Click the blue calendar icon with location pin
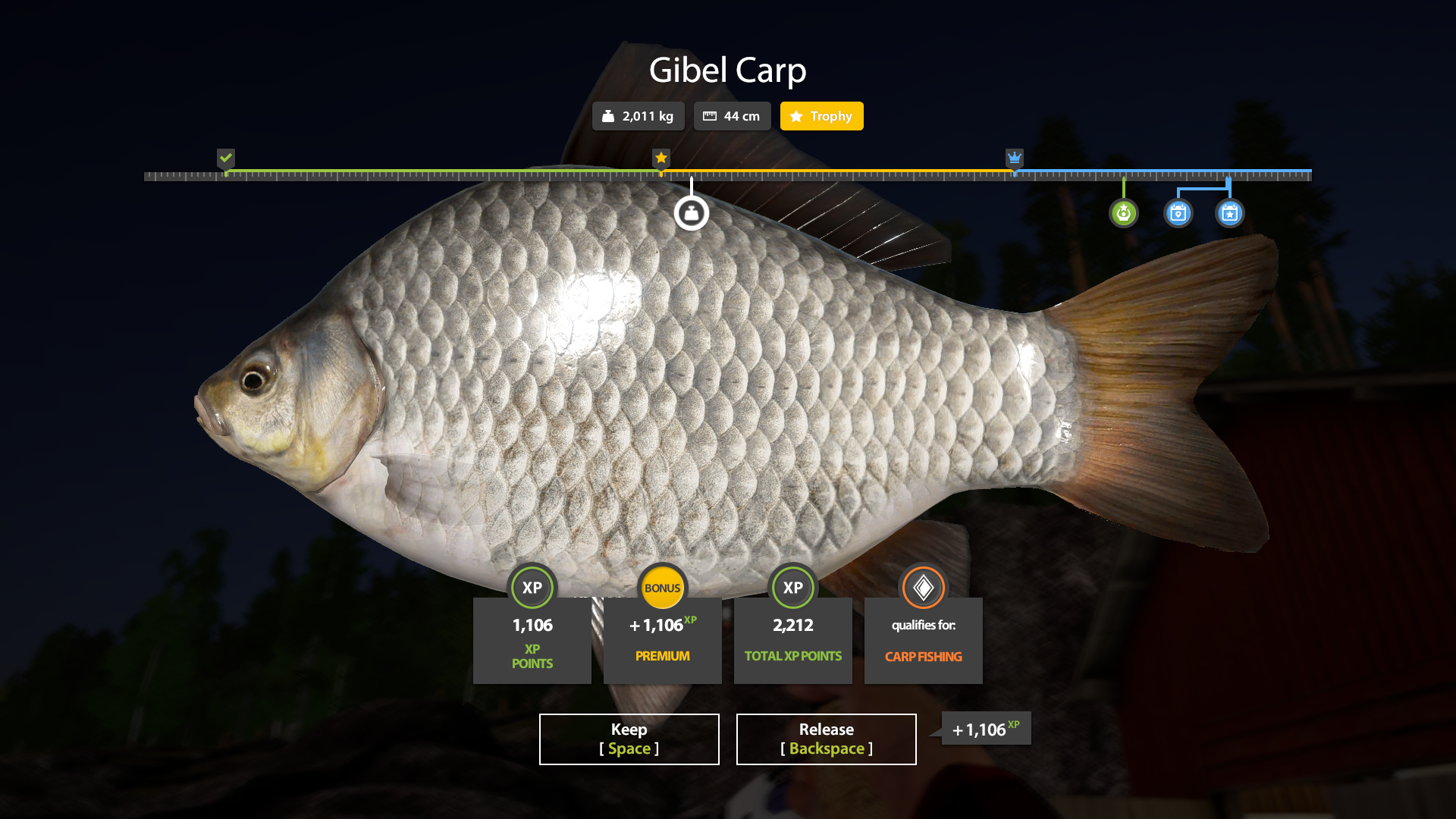1456x819 pixels. tap(1178, 213)
